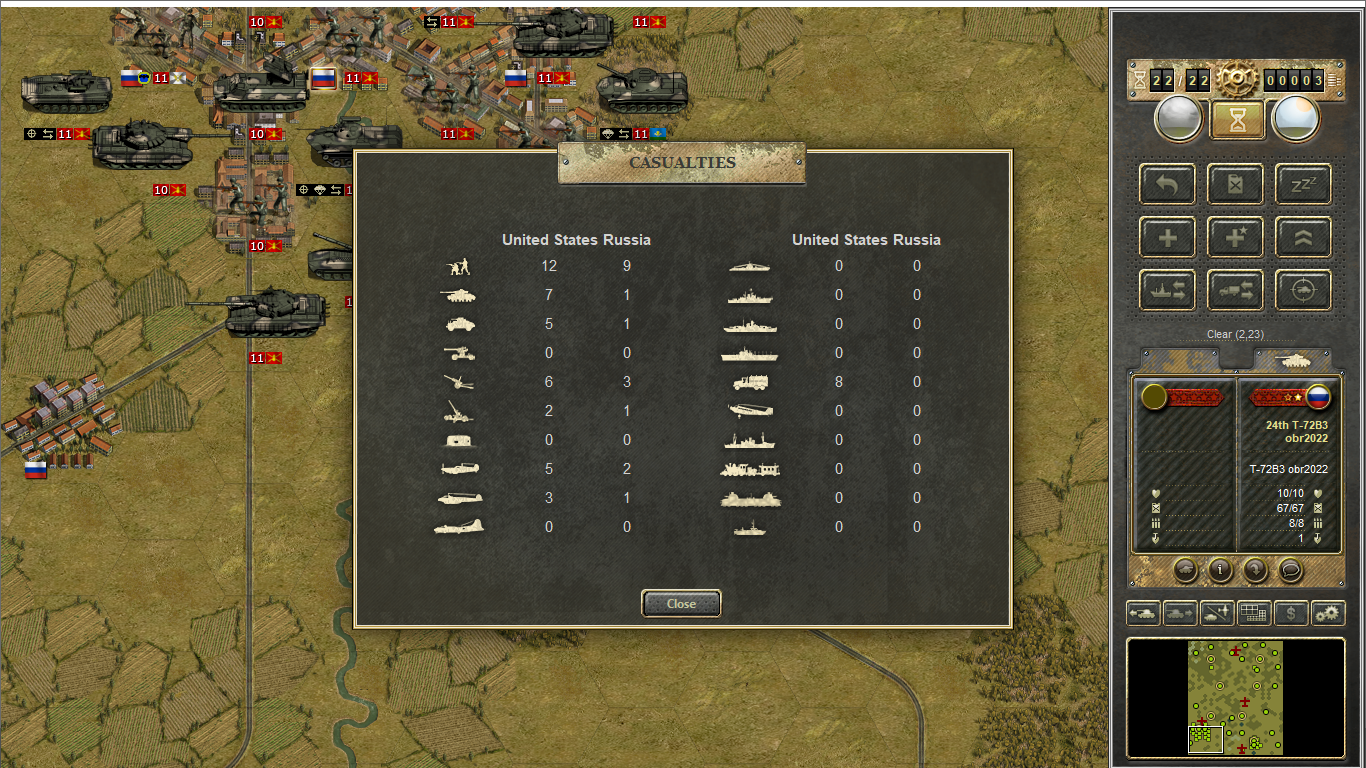Screen dimensions: 1366x768
Task: Put the unit to sleep (ZZZ button)
Action: [x=1303, y=184]
